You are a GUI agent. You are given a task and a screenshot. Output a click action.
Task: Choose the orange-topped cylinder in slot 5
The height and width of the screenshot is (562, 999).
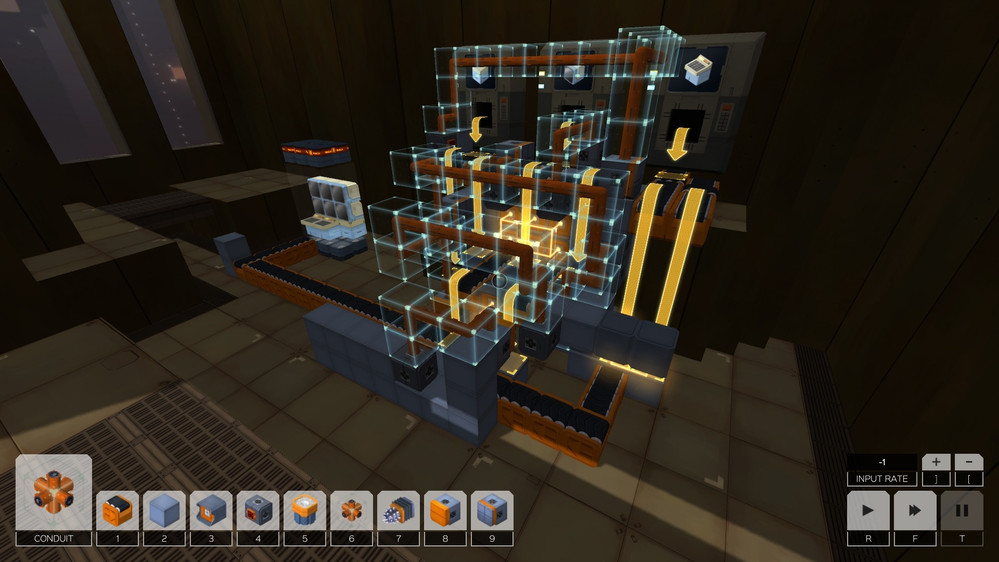(305, 510)
